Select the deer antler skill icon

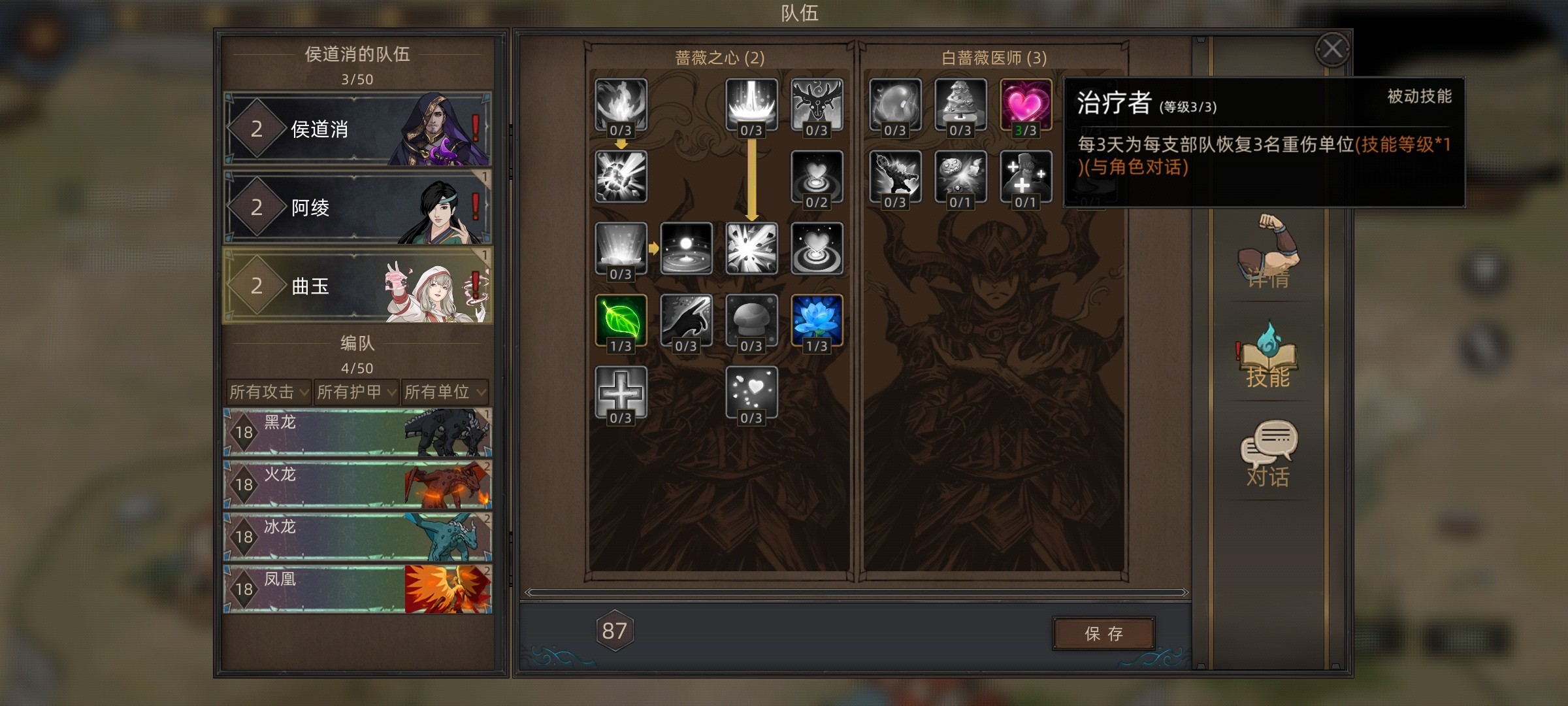pos(817,104)
